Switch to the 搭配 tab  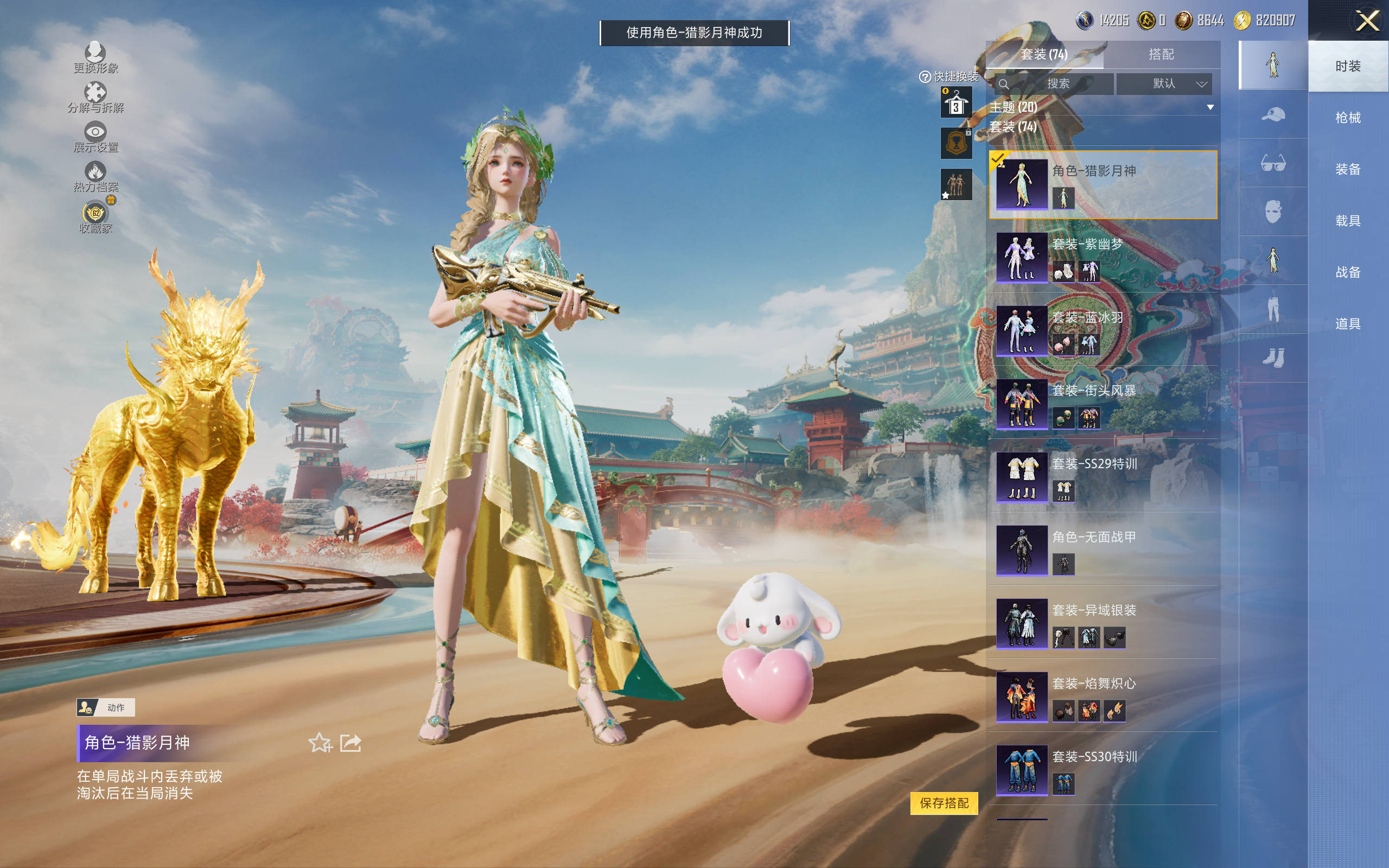coord(1161,55)
